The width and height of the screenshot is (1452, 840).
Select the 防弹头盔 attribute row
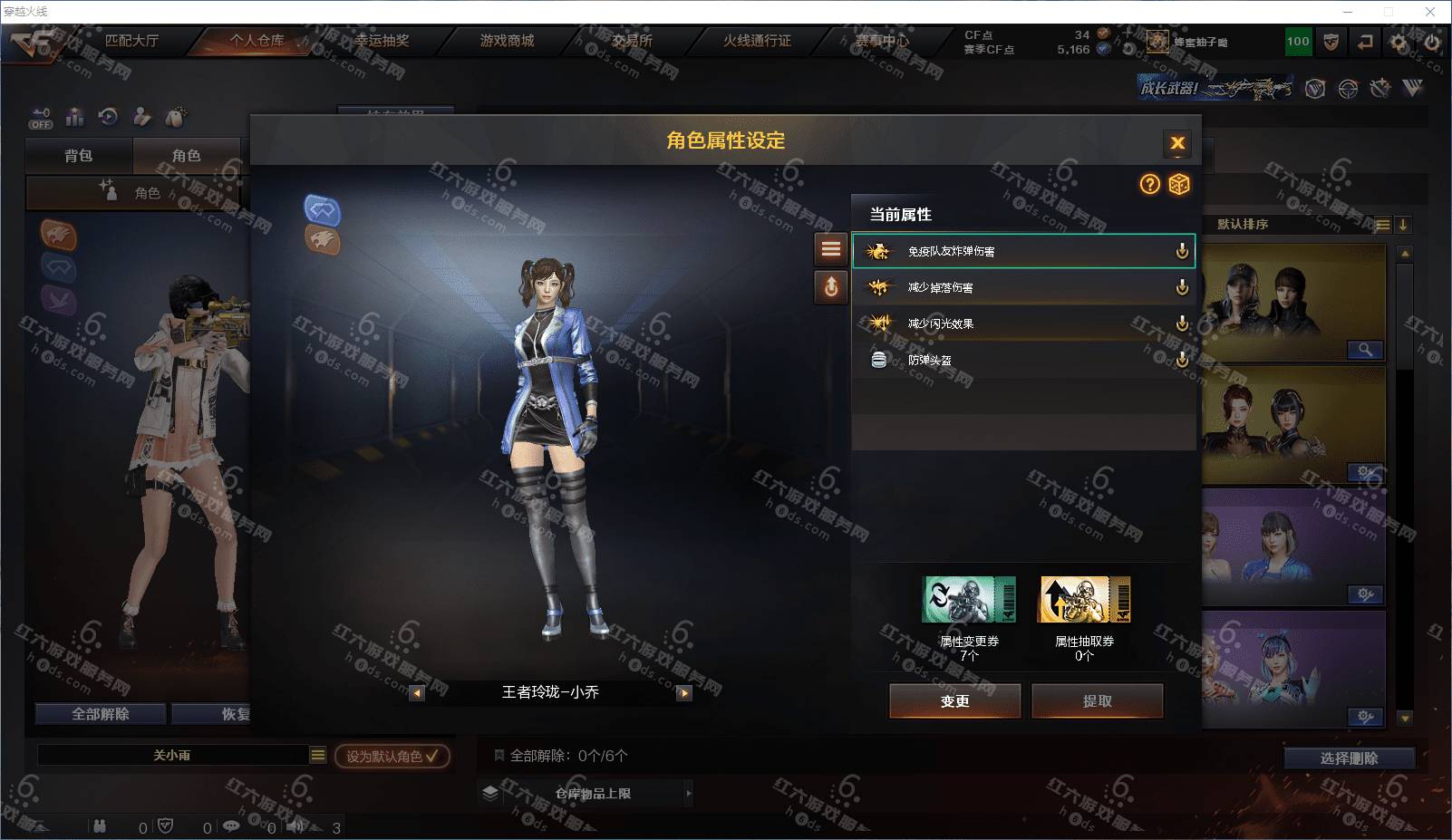(x=1022, y=360)
